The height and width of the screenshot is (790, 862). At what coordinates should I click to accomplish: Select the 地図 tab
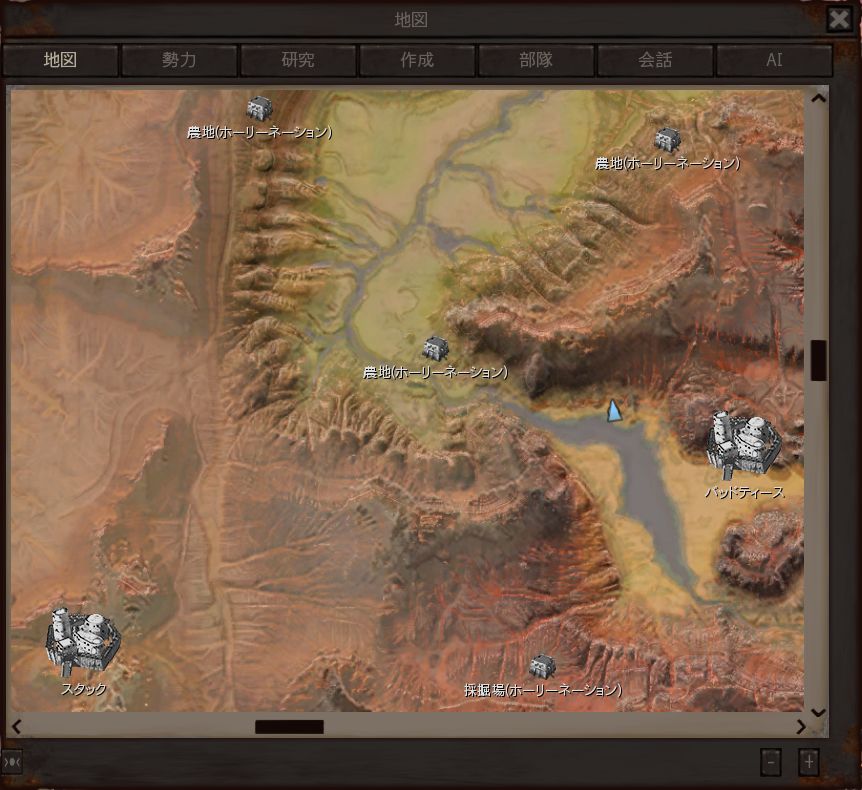tap(60, 60)
